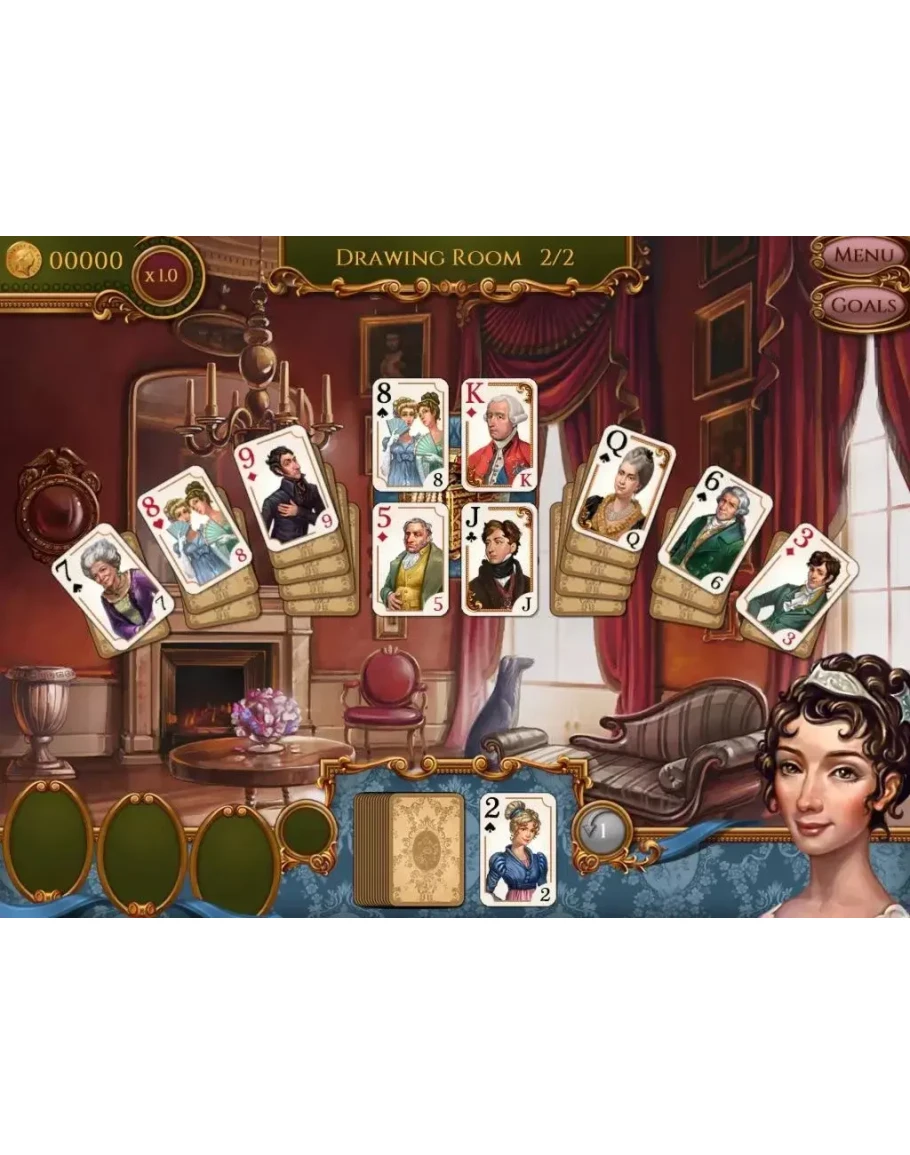Select the Jack of clubs card
The height and width of the screenshot is (1155, 910).
pos(499,558)
